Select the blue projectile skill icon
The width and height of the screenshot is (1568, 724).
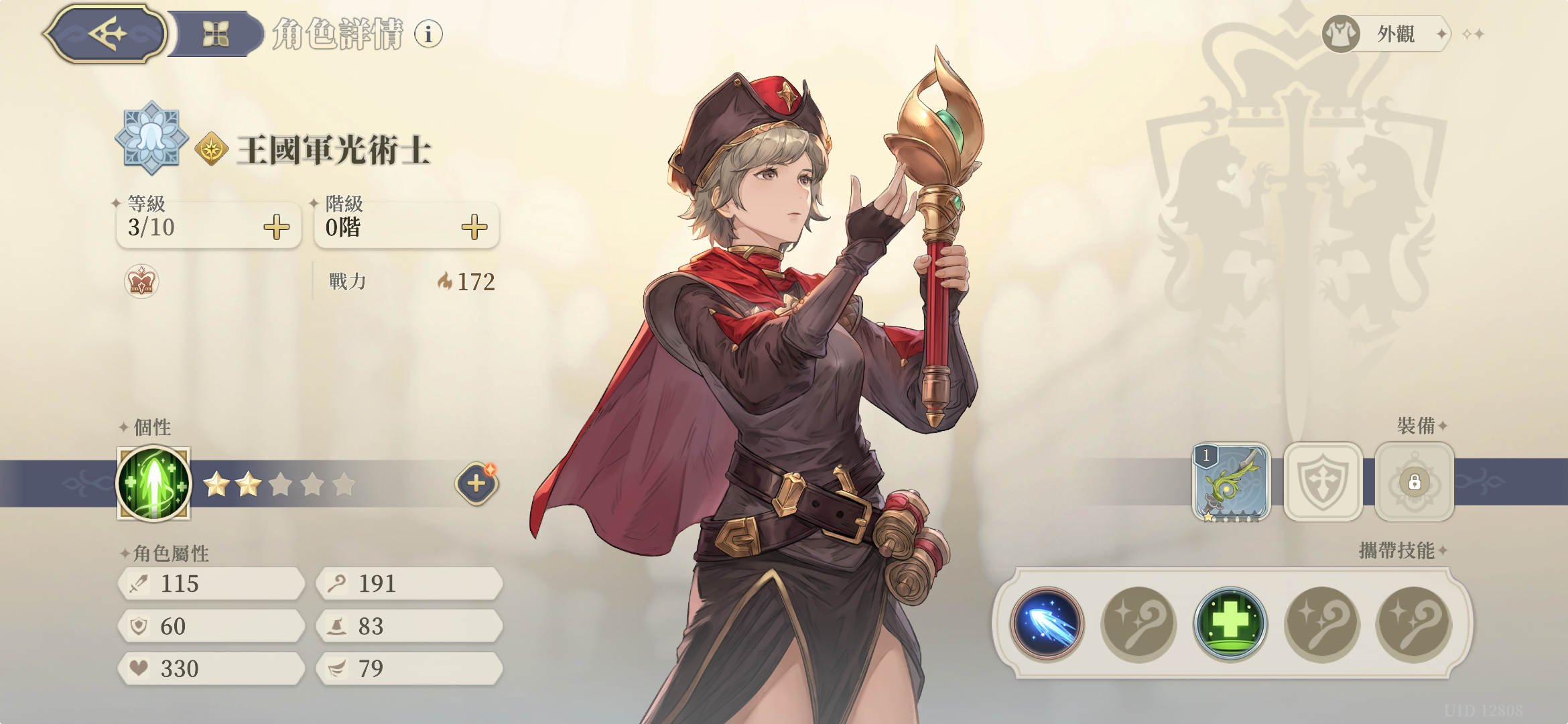click(x=1048, y=623)
